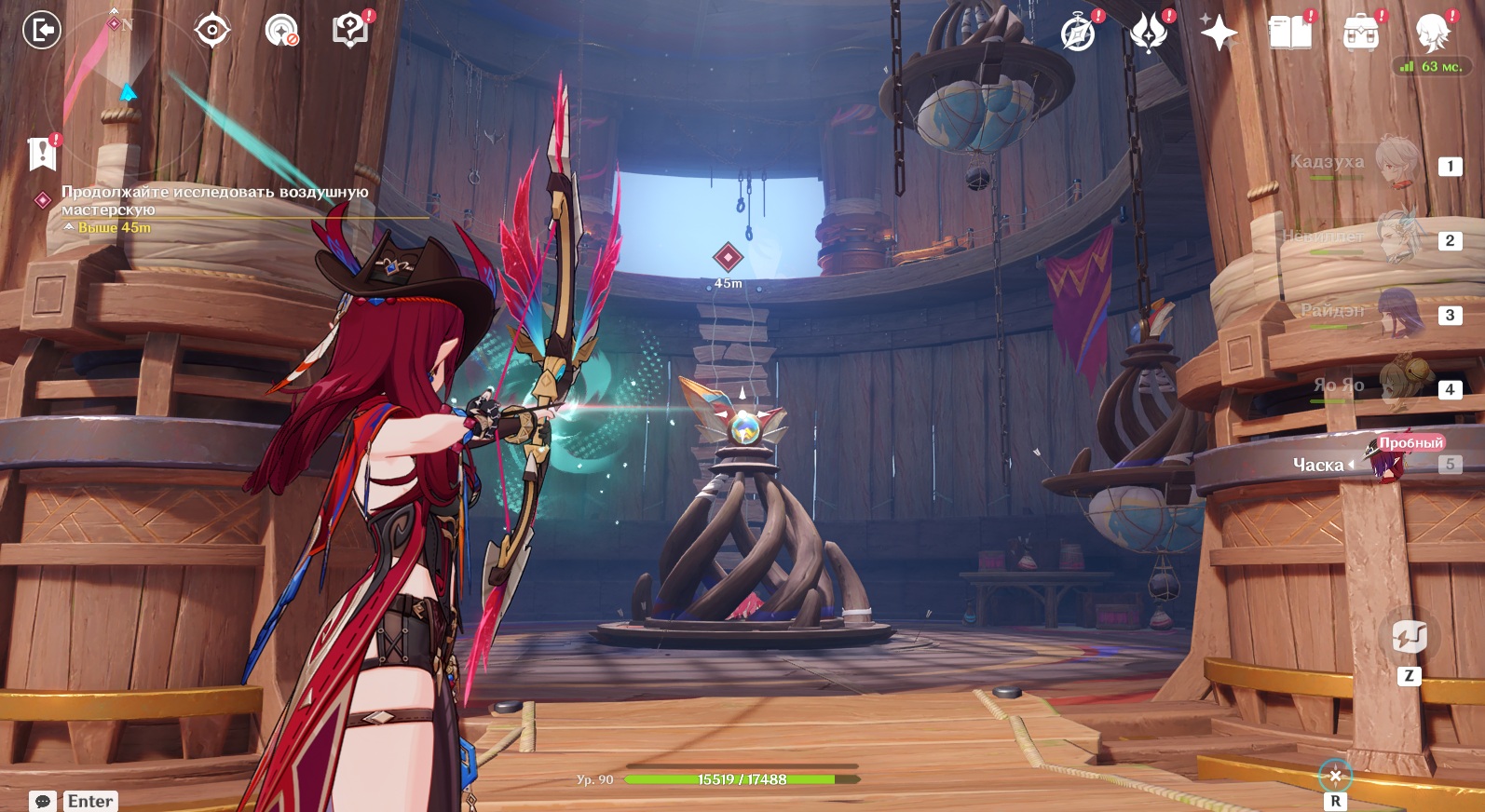Open the chat speech bubble

pos(43,801)
